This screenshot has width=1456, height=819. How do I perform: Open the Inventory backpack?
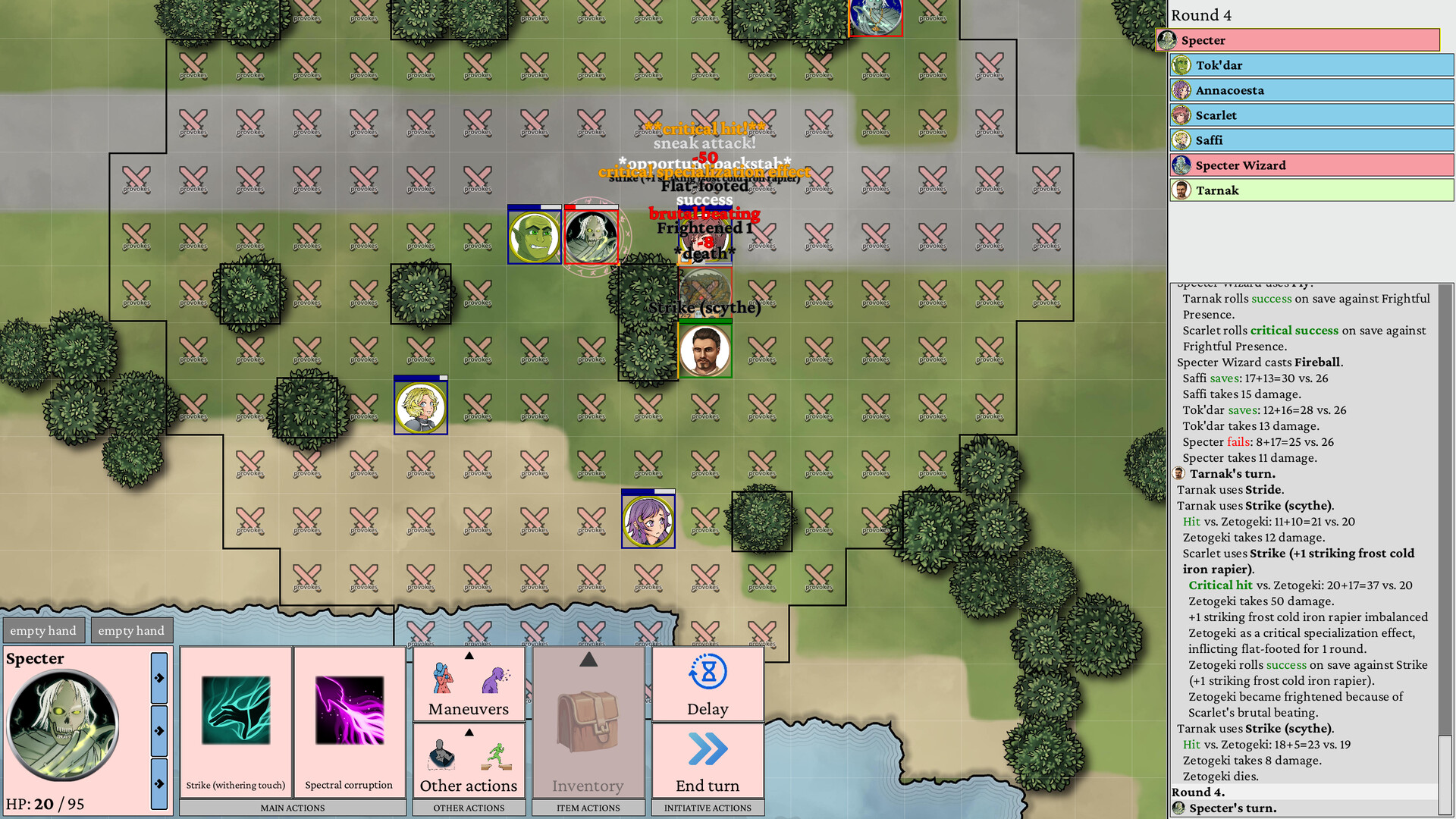(x=588, y=724)
